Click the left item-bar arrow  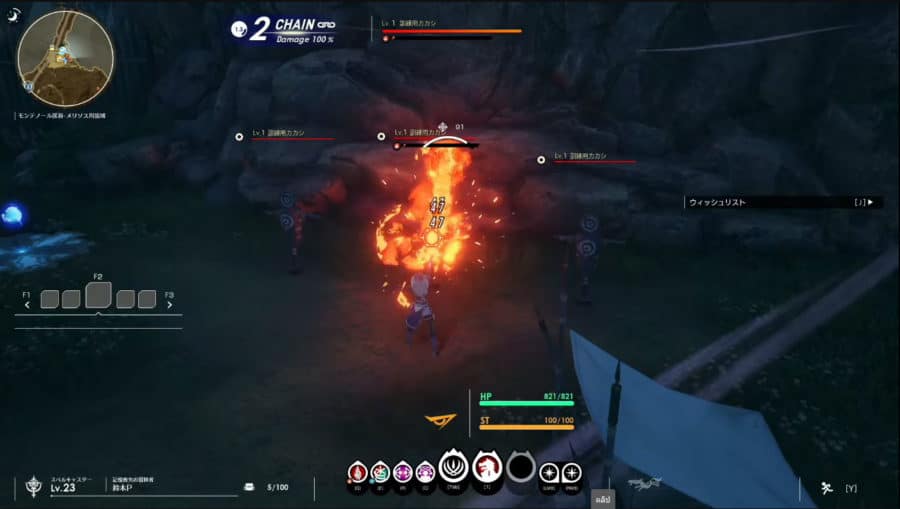tap(27, 305)
